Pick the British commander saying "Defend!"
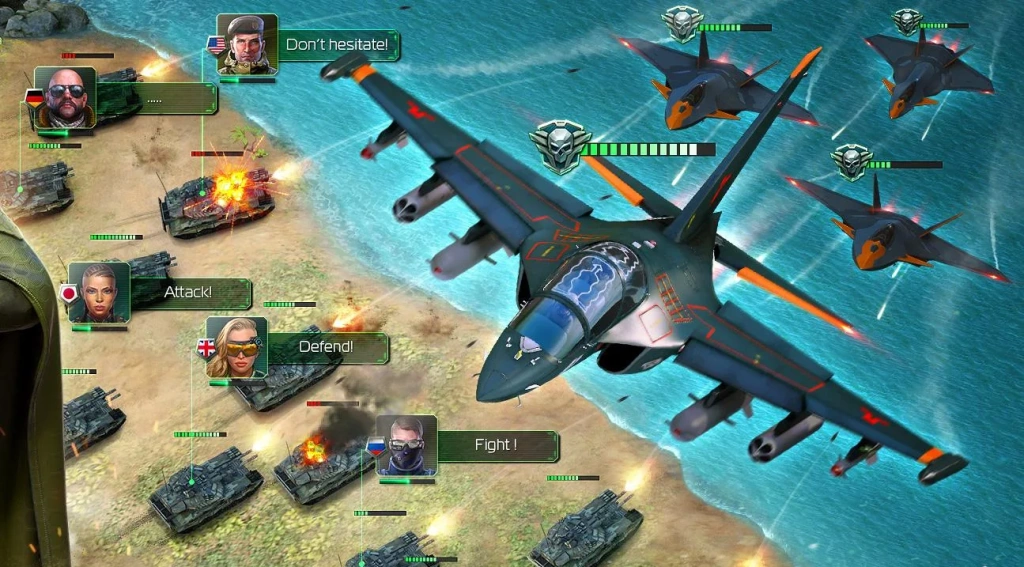 click(x=237, y=347)
